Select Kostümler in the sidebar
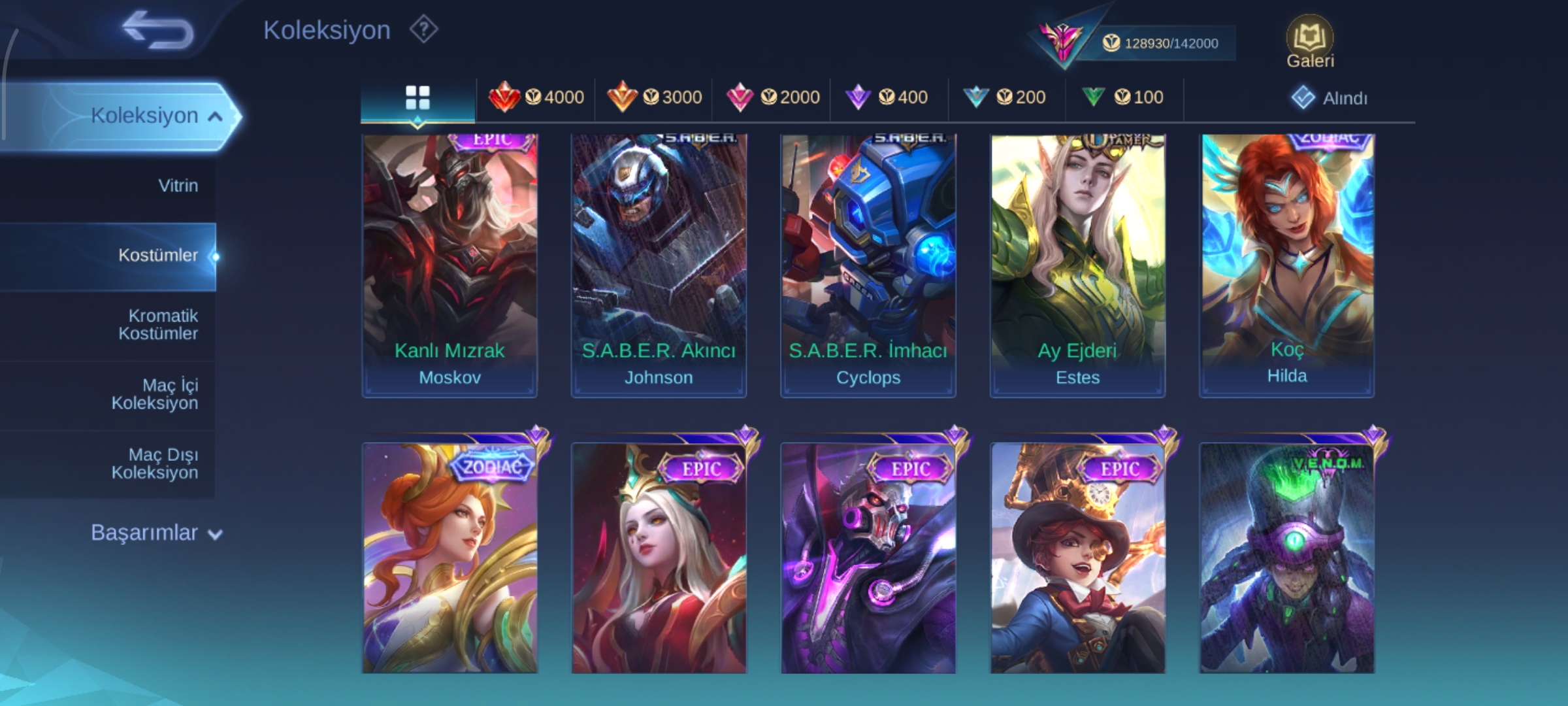 [x=157, y=256]
